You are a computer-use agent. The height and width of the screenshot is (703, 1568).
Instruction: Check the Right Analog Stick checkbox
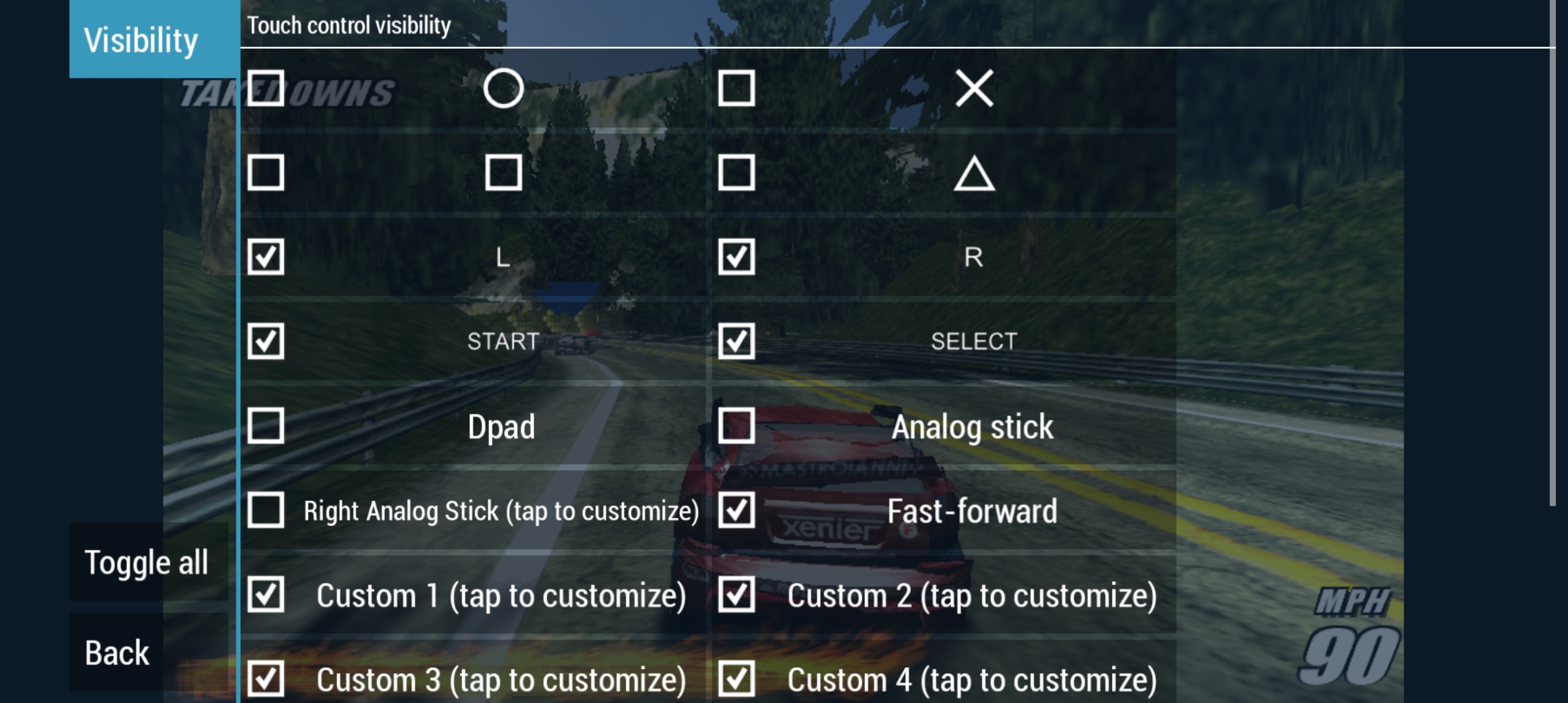[266, 512]
